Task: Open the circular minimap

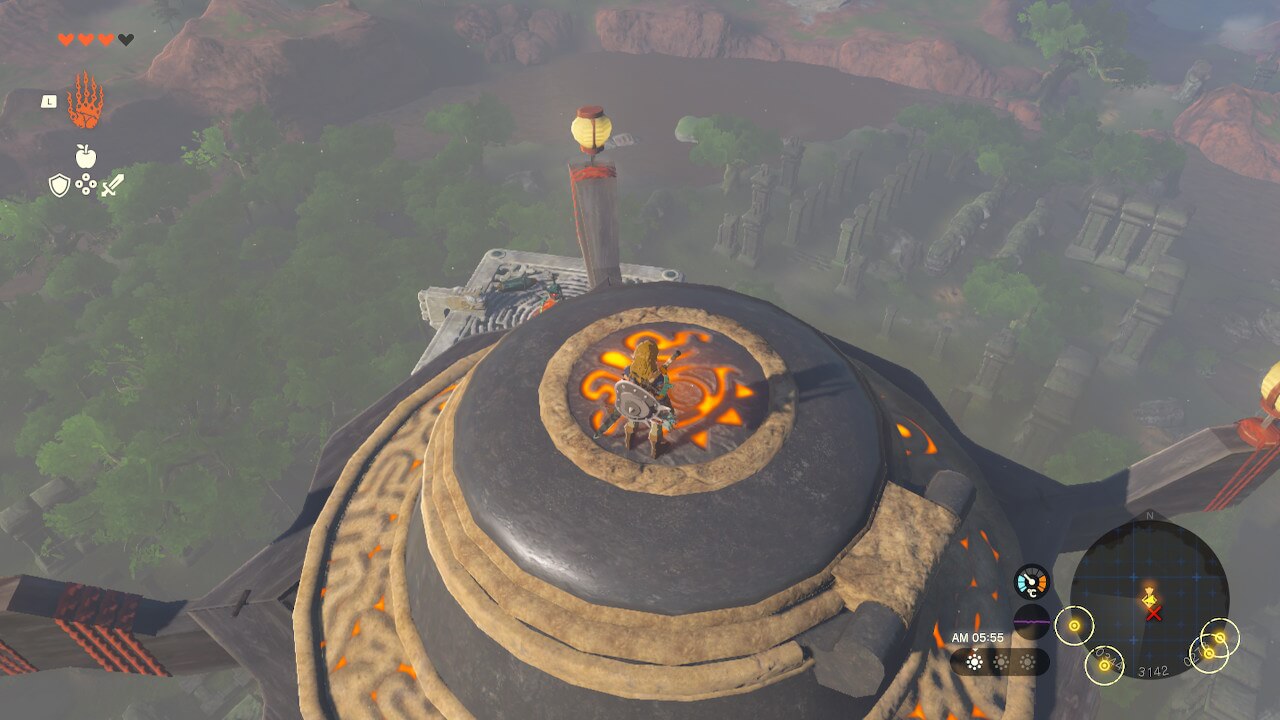Action: [x=1149, y=599]
